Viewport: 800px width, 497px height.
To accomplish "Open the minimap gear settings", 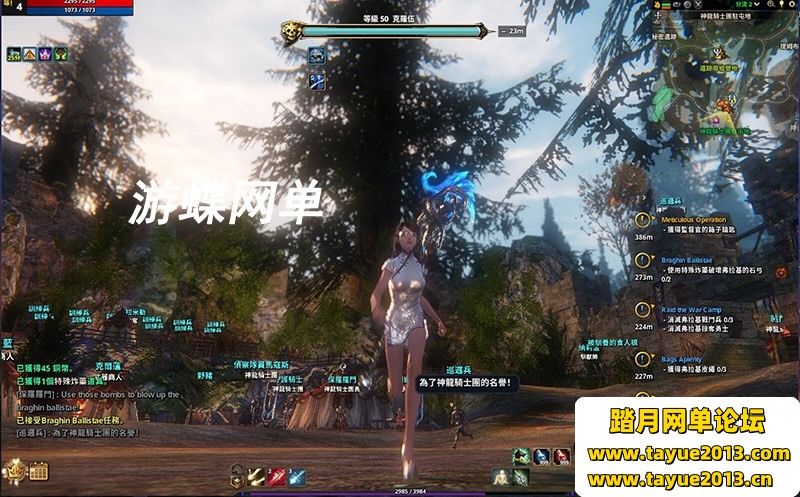I will [792, 5].
